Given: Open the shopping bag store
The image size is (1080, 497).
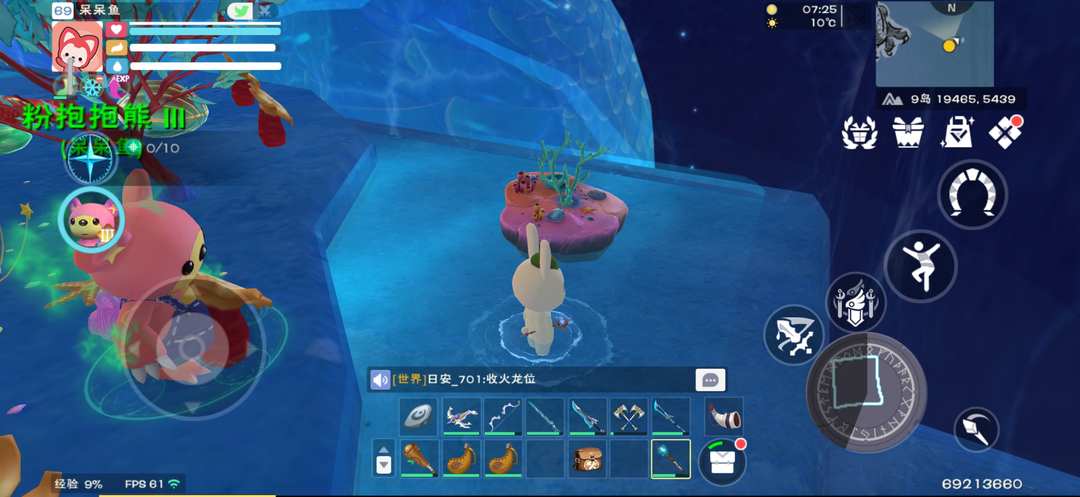Looking at the screenshot, I should click(x=957, y=133).
